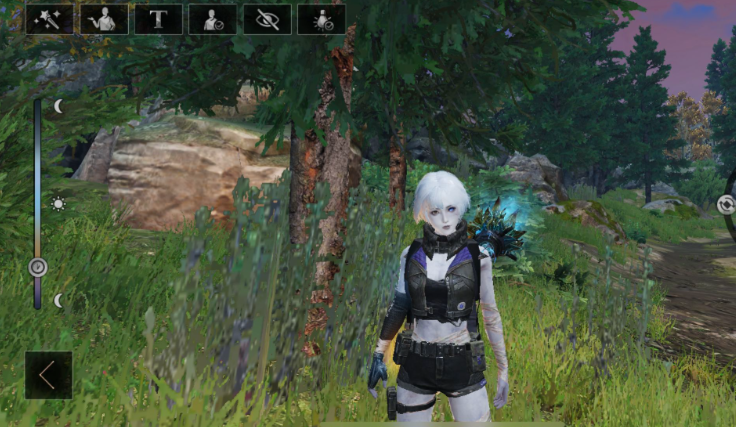Image resolution: width=736 pixels, height=427 pixels.
Task: Go back with the left arrow button
Action: [x=48, y=375]
